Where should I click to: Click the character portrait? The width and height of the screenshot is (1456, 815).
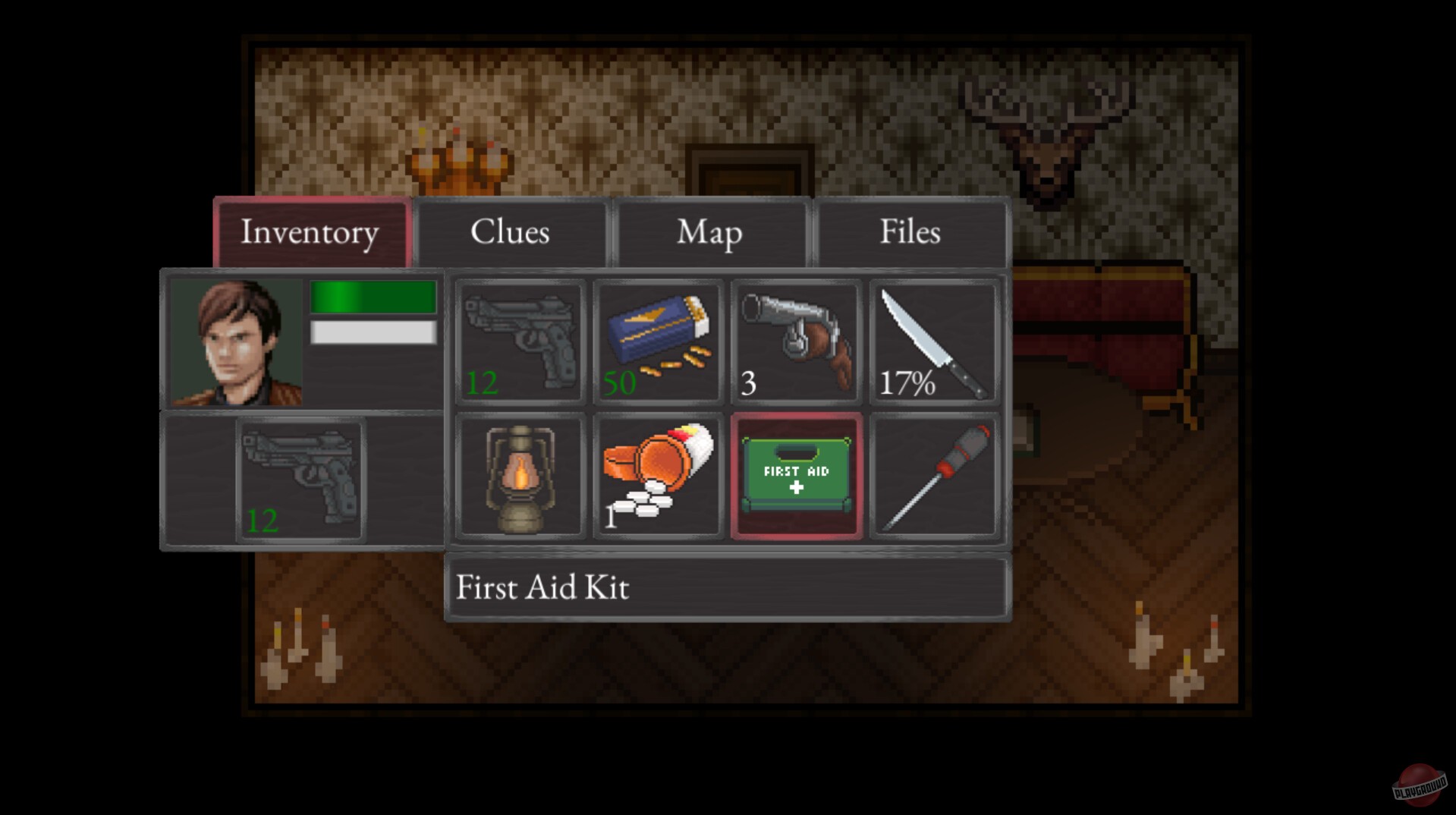pos(230,341)
